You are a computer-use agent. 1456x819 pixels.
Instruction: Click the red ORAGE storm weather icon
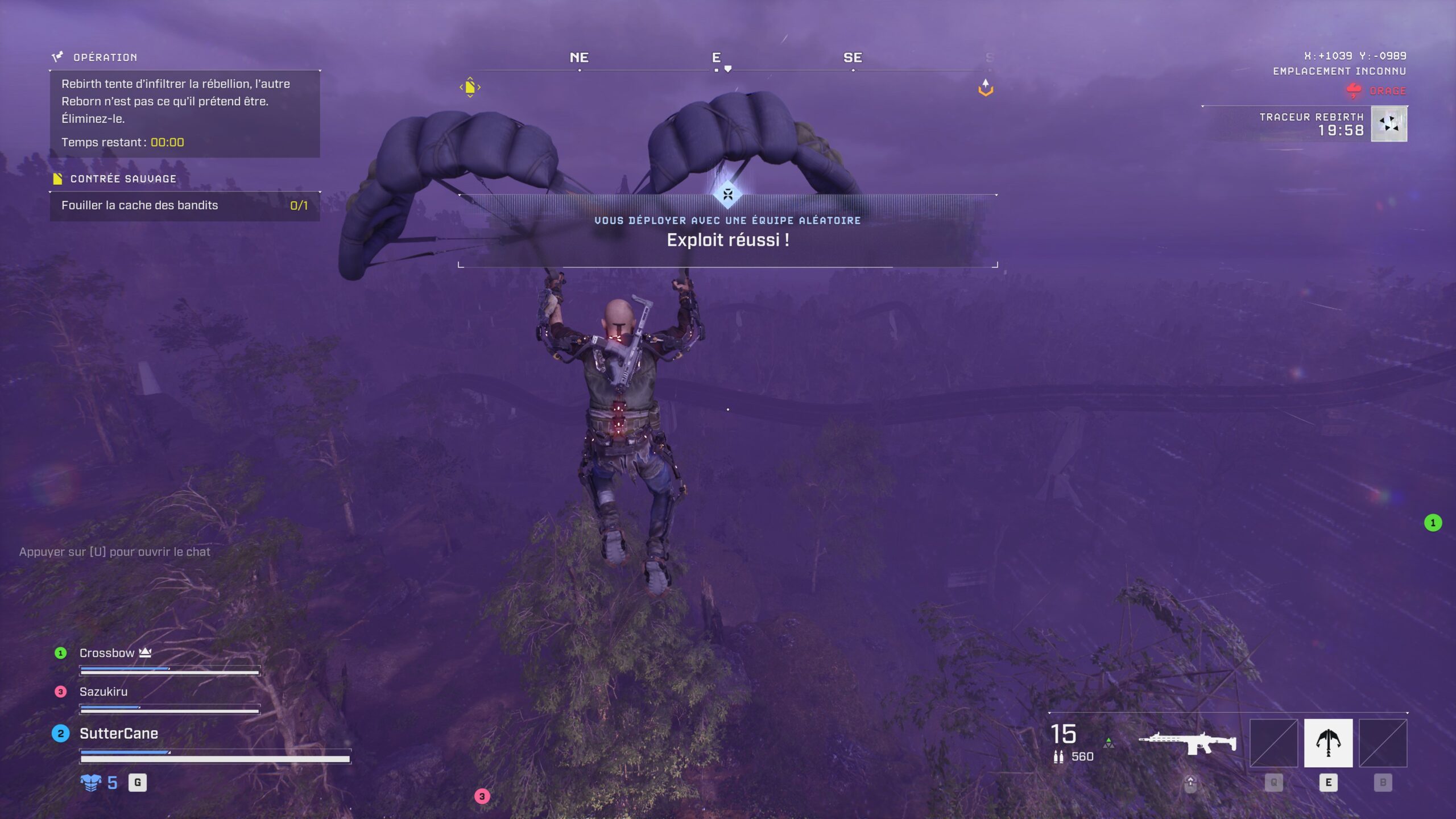[1354, 89]
